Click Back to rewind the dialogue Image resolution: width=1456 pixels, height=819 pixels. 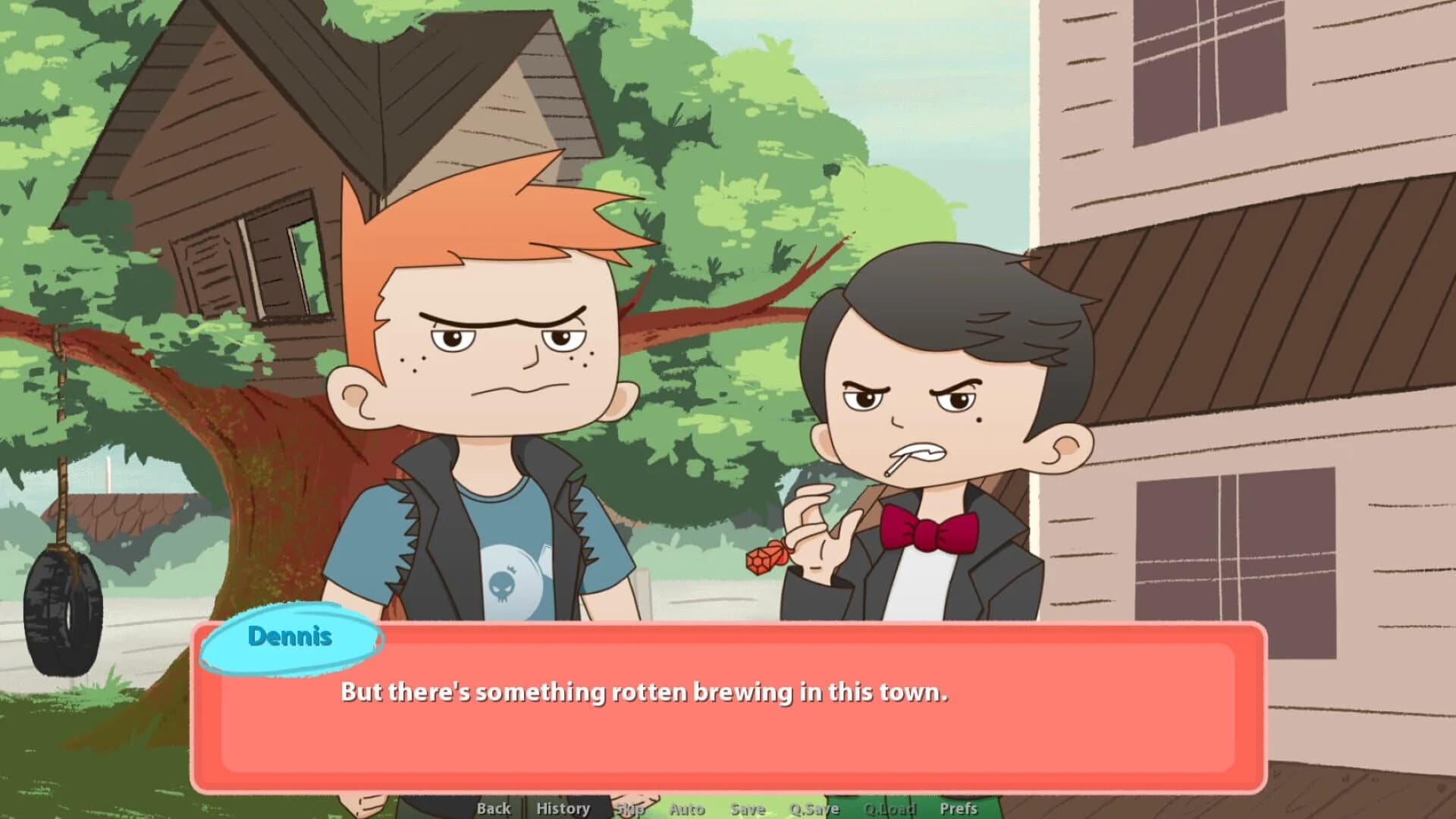click(x=493, y=808)
